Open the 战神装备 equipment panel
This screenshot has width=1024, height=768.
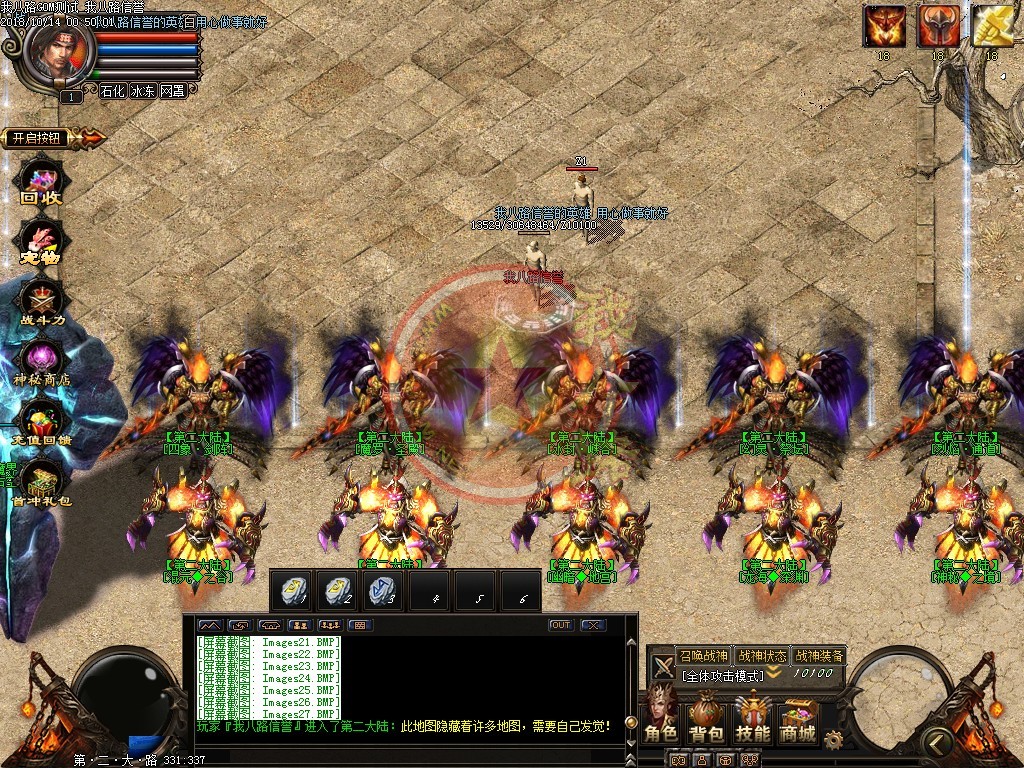pos(819,656)
